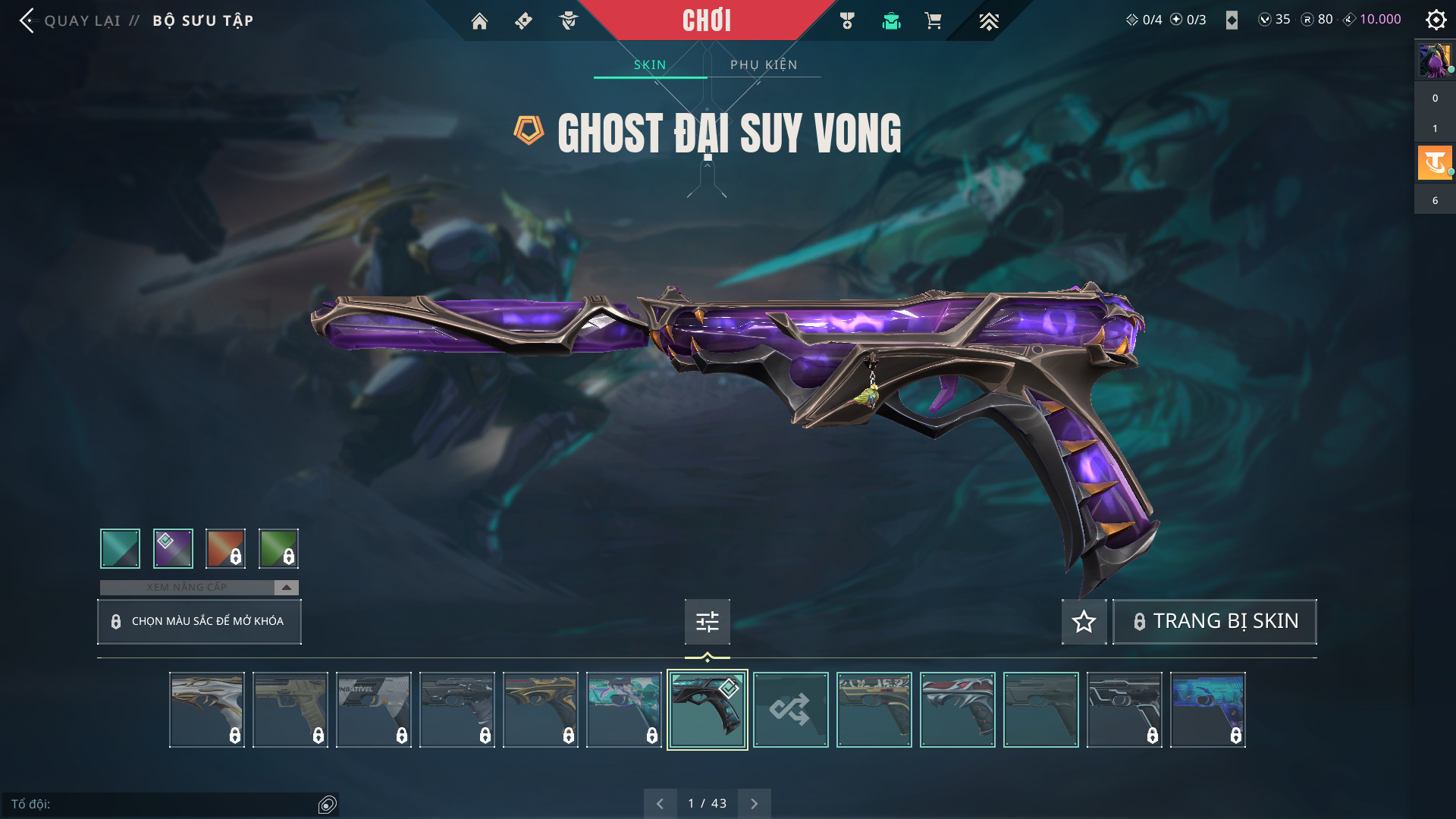Screen dimensions: 1456x819
Task: Open the settings gear
Action: pyautogui.click(x=1436, y=20)
